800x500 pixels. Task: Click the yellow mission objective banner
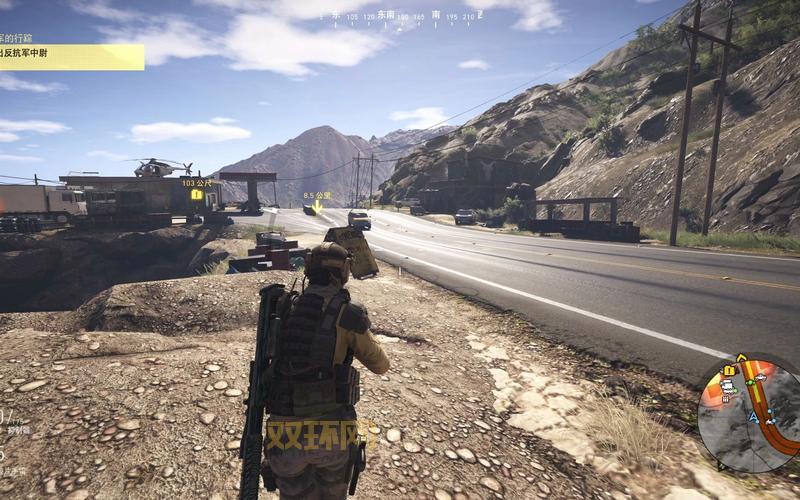click(70, 57)
